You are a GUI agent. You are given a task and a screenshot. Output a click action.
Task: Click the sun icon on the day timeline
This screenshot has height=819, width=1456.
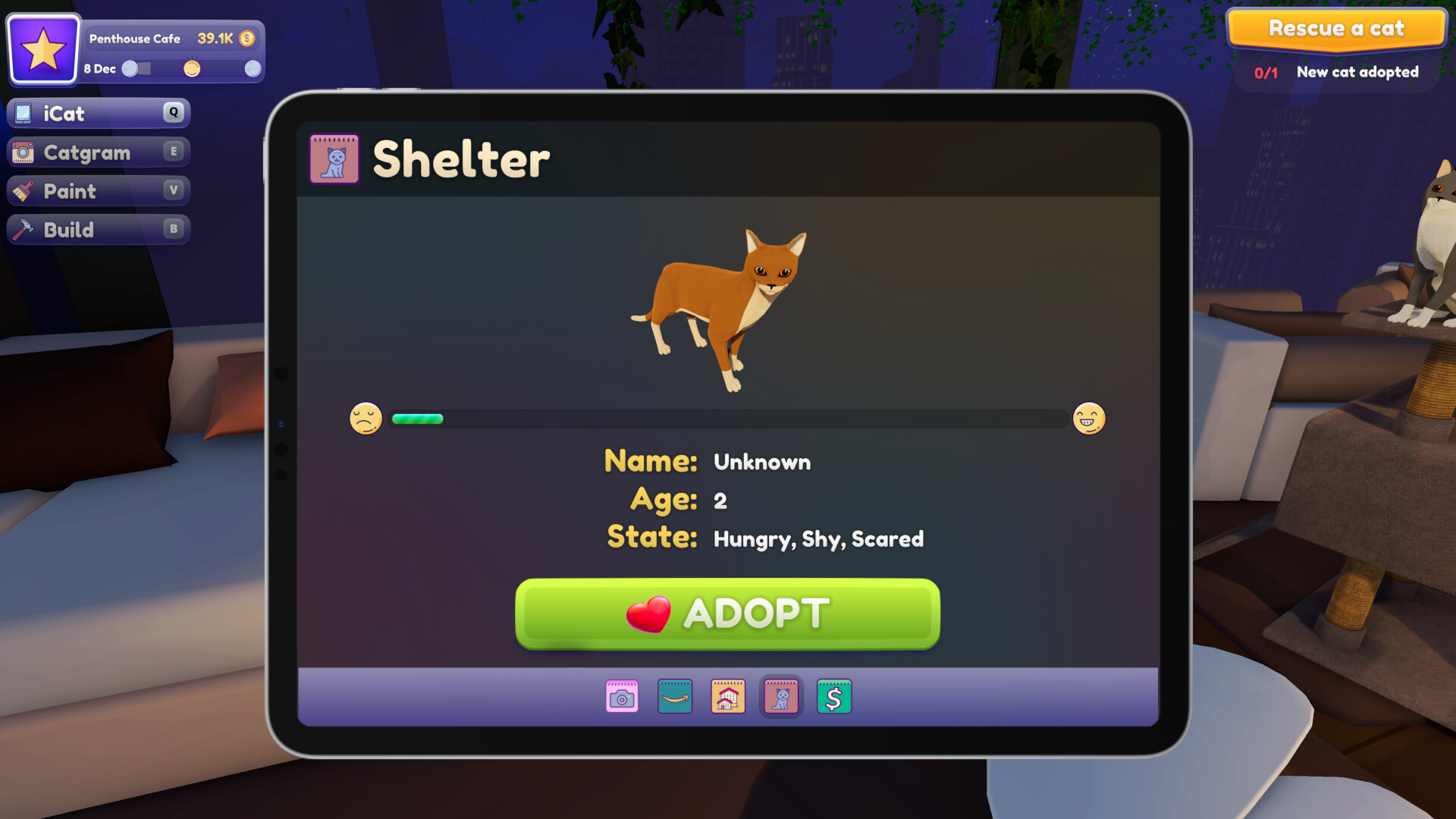(191, 69)
